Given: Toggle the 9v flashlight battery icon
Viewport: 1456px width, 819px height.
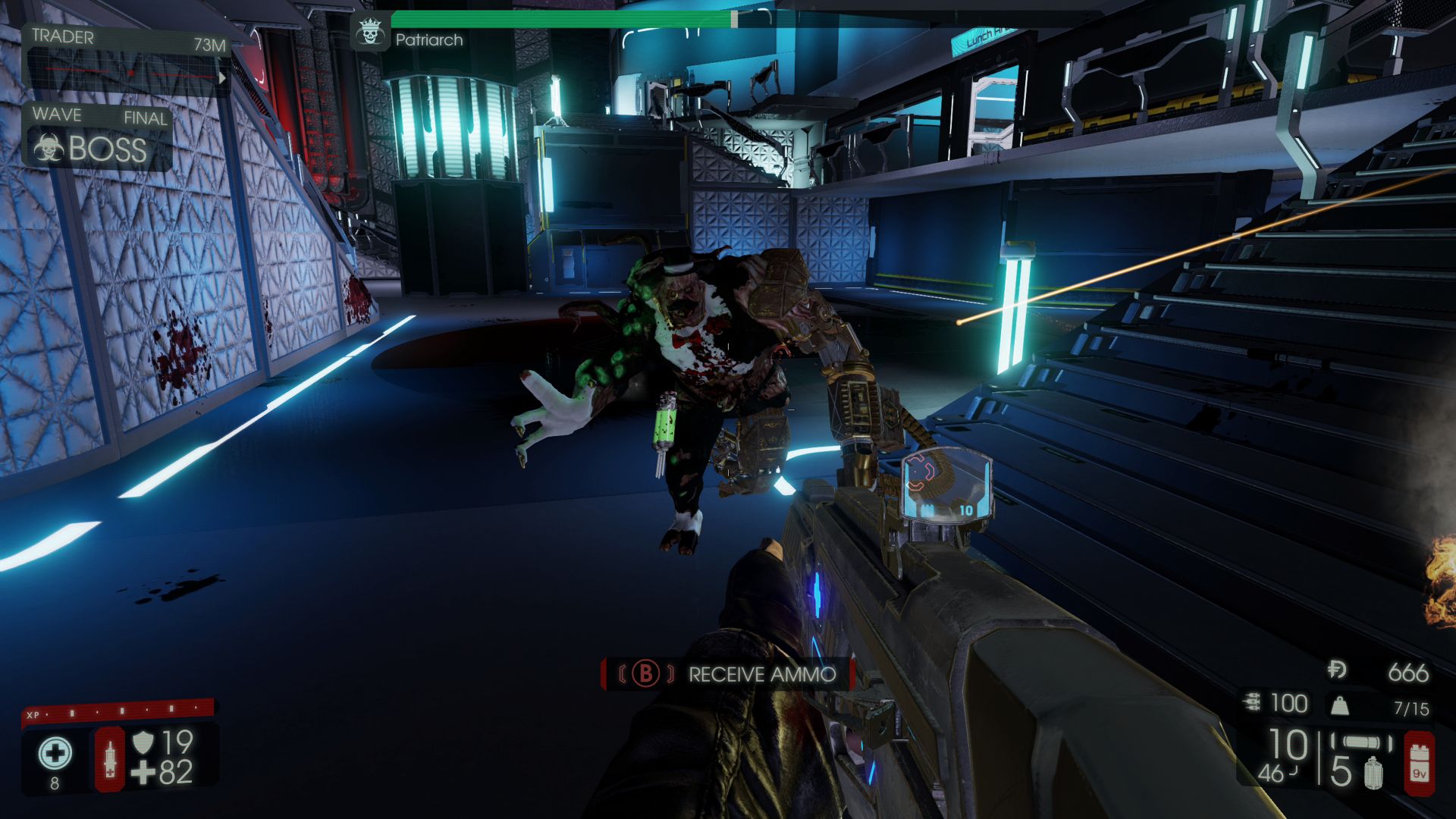Looking at the screenshot, I should click(1418, 764).
